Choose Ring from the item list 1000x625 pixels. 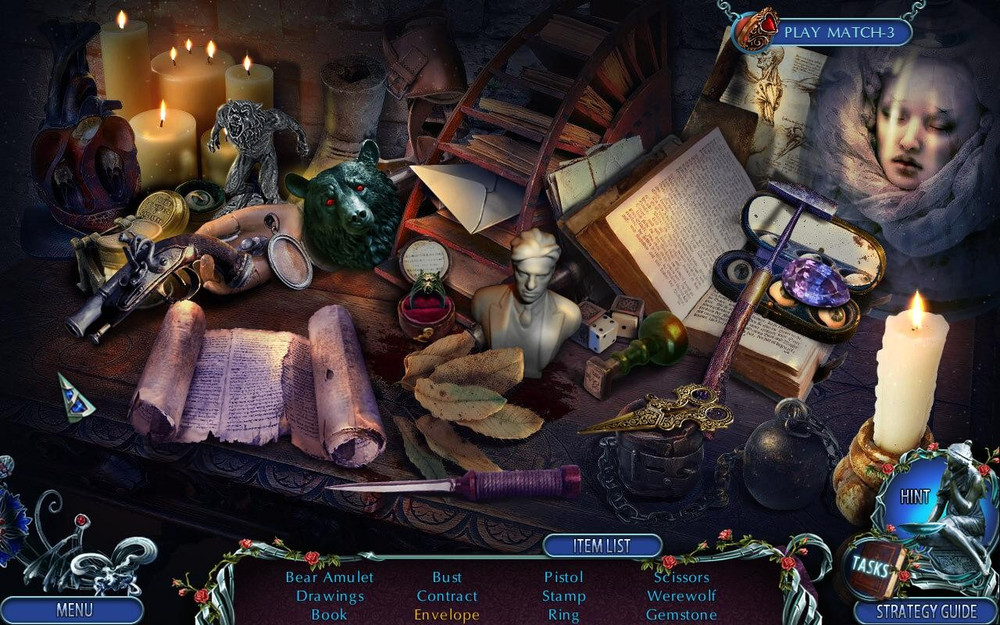point(563,615)
